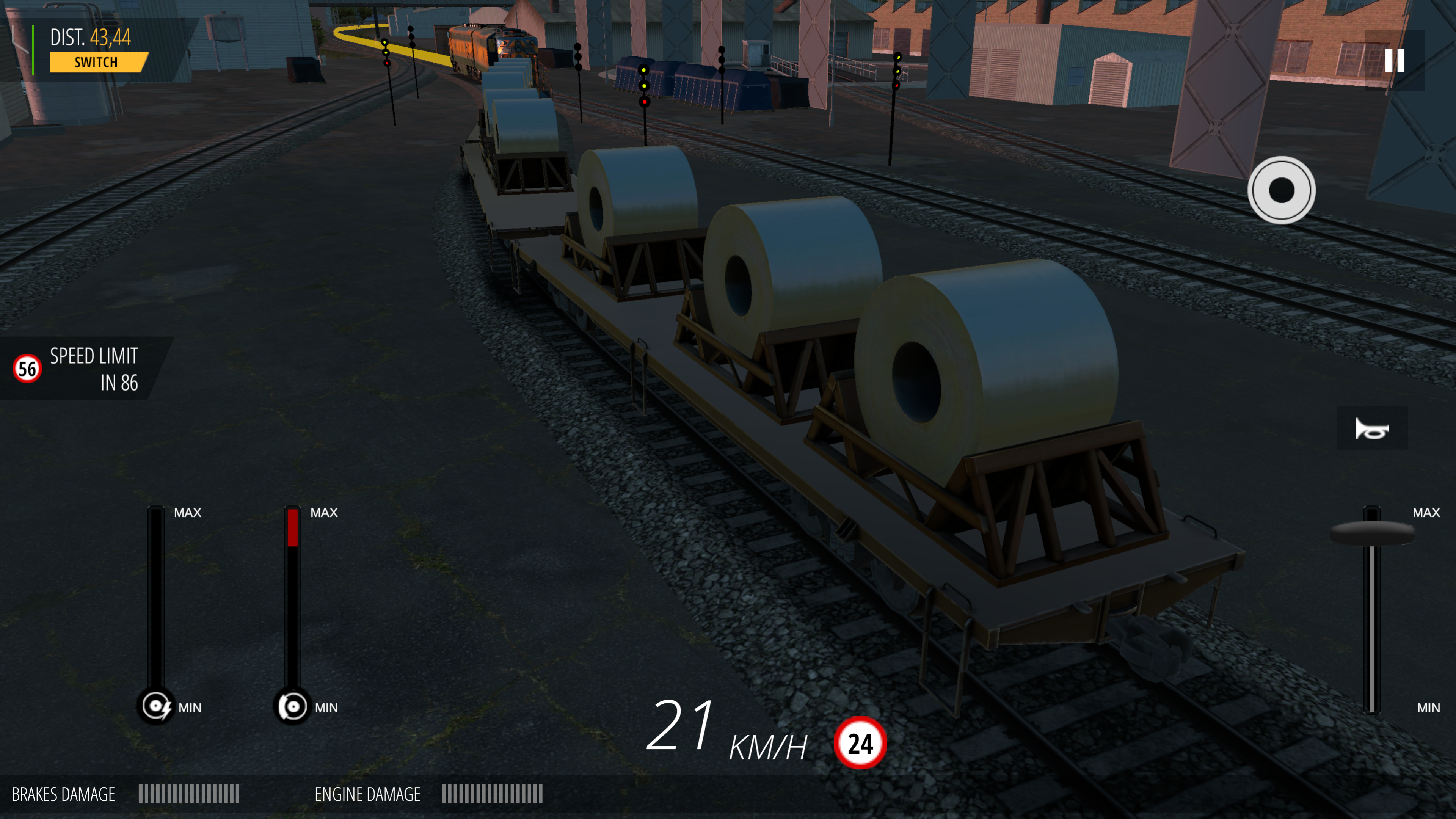
Task: Change the camera view with the round button
Action: (x=1281, y=190)
